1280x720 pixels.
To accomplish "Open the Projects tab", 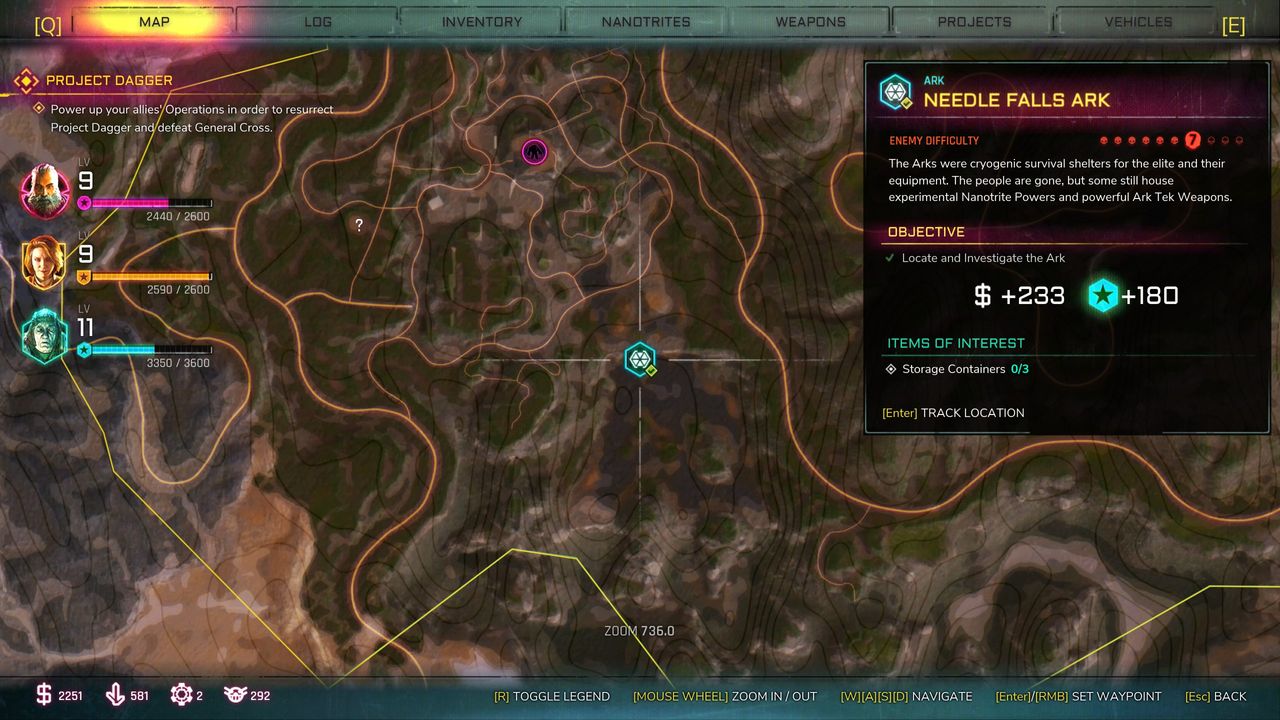I will (974, 21).
